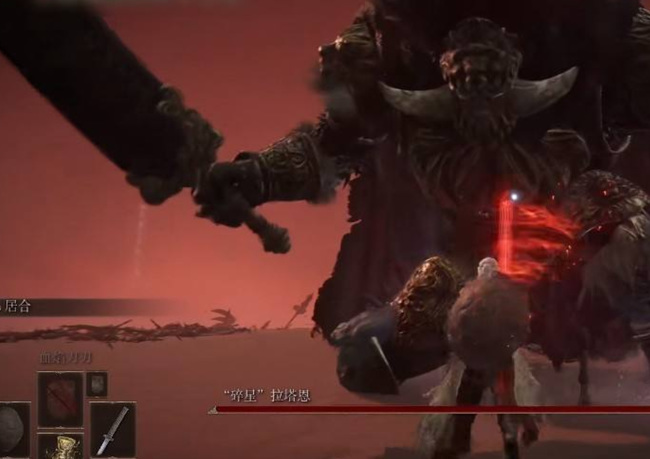The height and width of the screenshot is (459, 650).
Task: Select the red blood slash spell slot
Action: coord(59,398)
